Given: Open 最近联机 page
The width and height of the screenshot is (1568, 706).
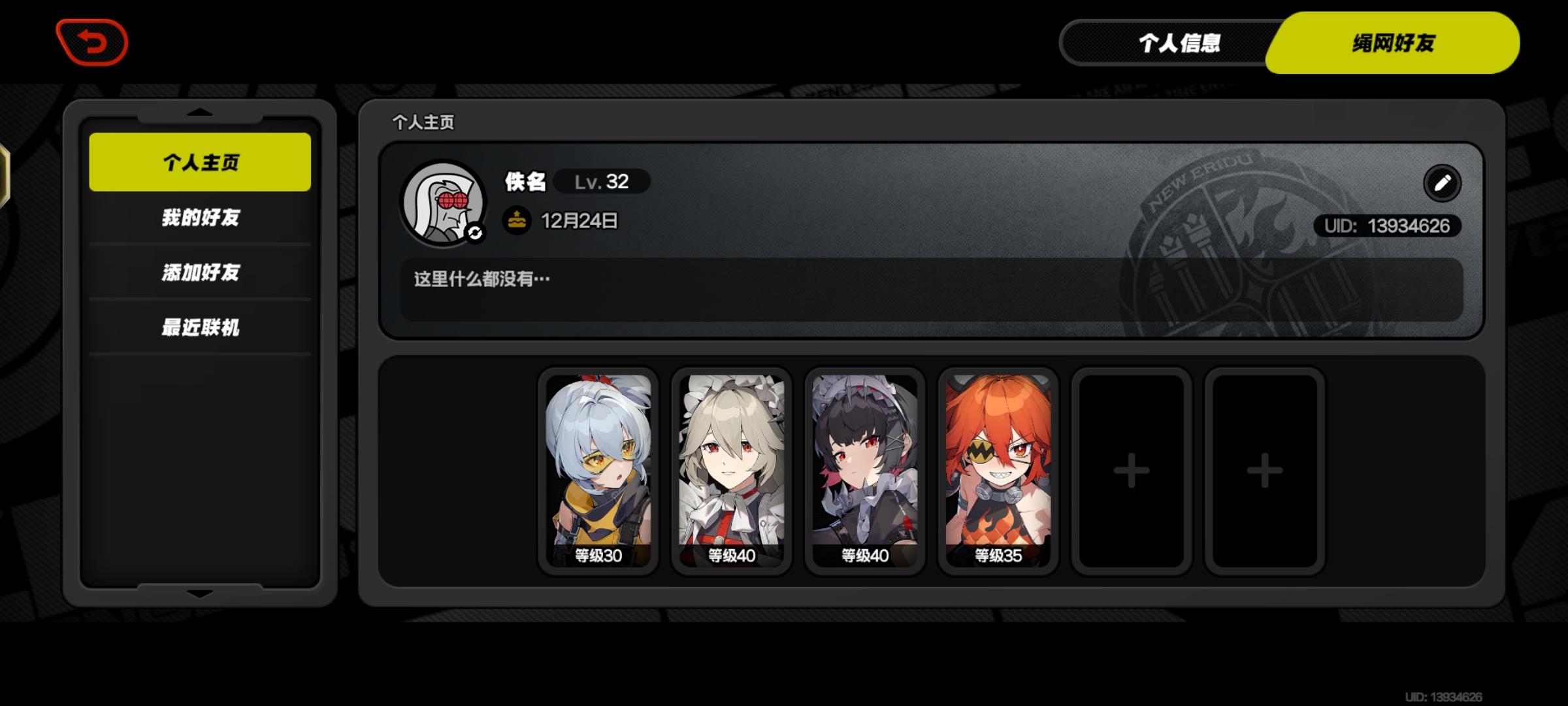Looking at the screenshot, I should (199, 328).
